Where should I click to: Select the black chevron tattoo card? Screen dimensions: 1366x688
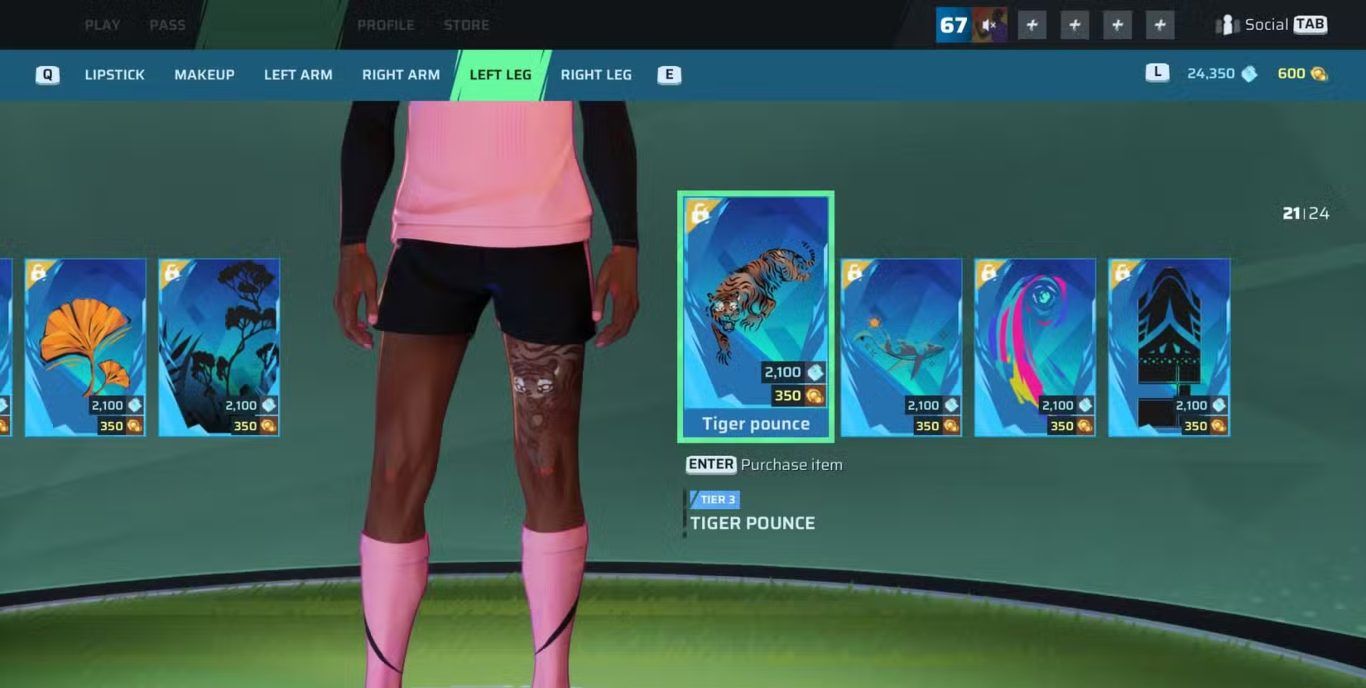click(1169, 347)
